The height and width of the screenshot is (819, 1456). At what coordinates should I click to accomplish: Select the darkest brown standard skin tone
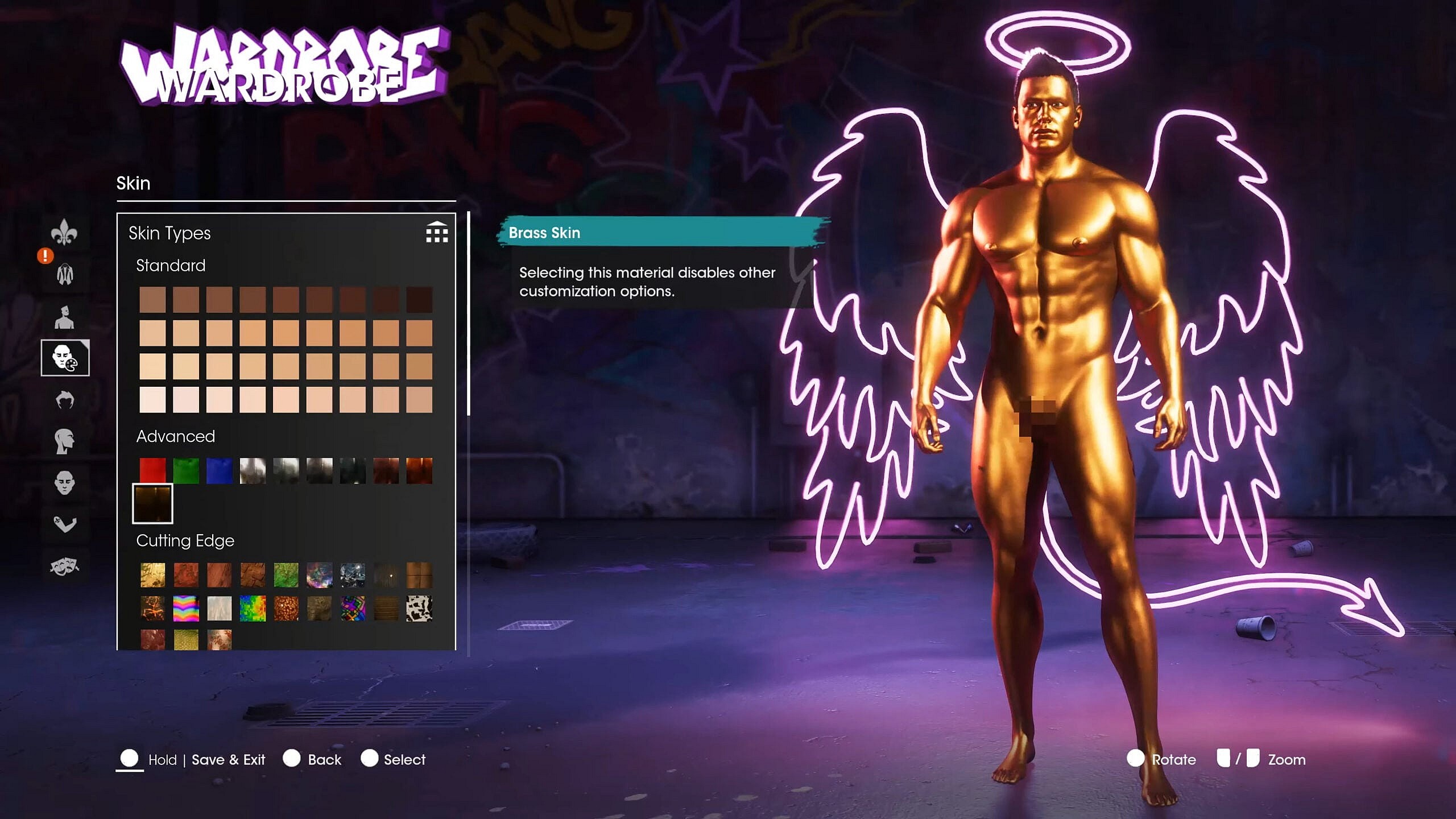[x=419, y=300]
